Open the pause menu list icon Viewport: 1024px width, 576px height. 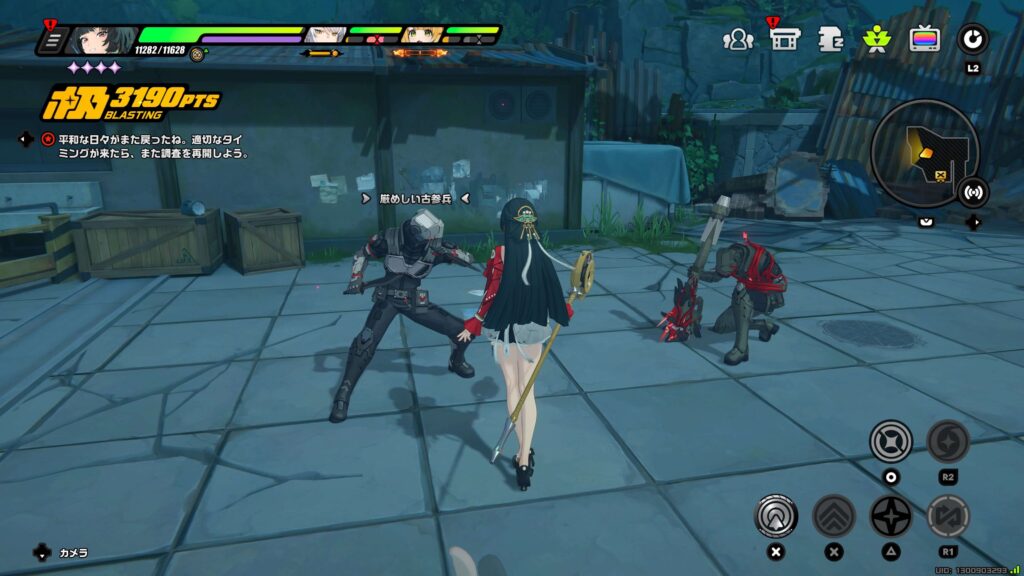53,41
